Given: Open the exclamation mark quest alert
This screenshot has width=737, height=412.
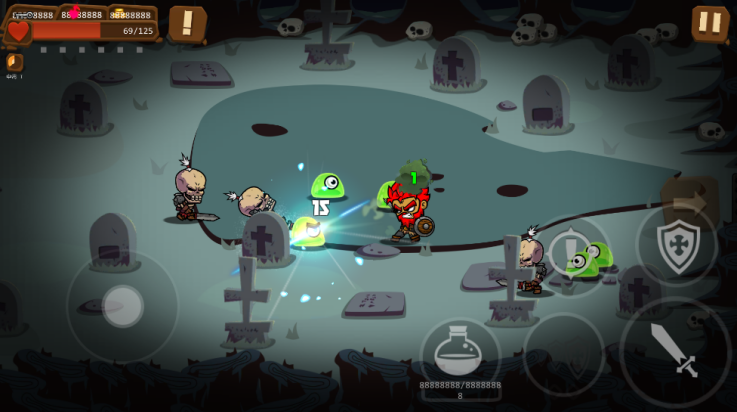Looking at the screenshot, I should pyautogui.click(x=187, y=23).
